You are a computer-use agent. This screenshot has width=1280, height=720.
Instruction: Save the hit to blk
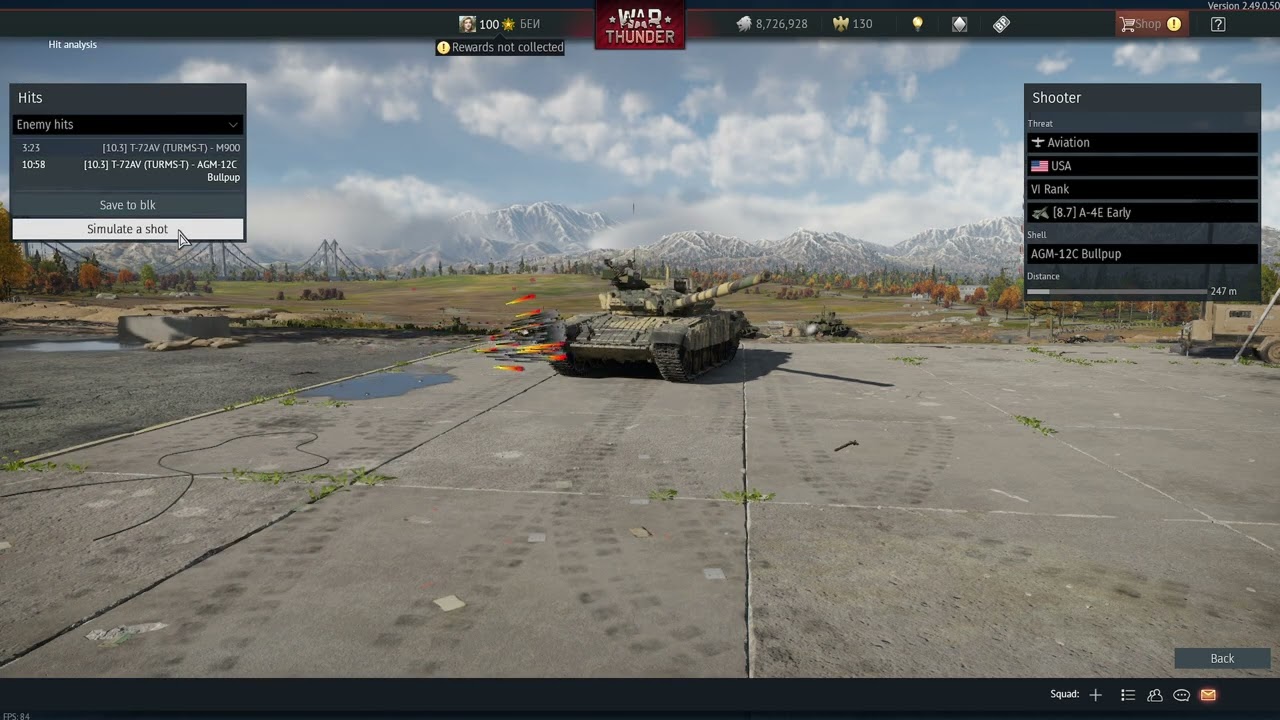(x=127, y=205)
